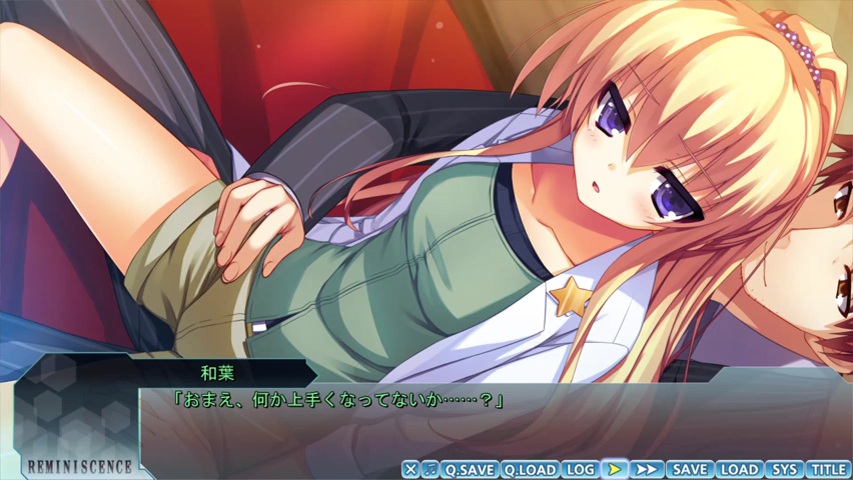853x480 pixels.
Task: Open the dialogue LOG
Action: click(580, 469)
